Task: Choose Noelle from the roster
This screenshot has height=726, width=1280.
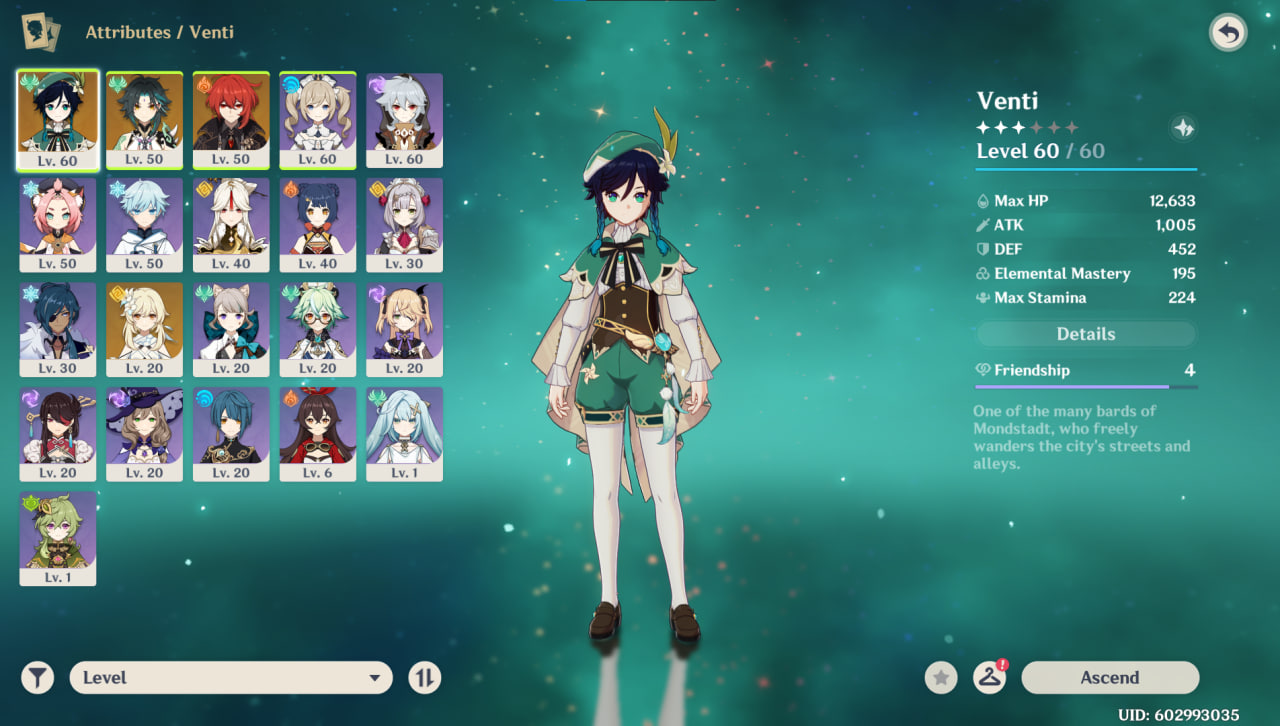Action: (x=404, y=224)
